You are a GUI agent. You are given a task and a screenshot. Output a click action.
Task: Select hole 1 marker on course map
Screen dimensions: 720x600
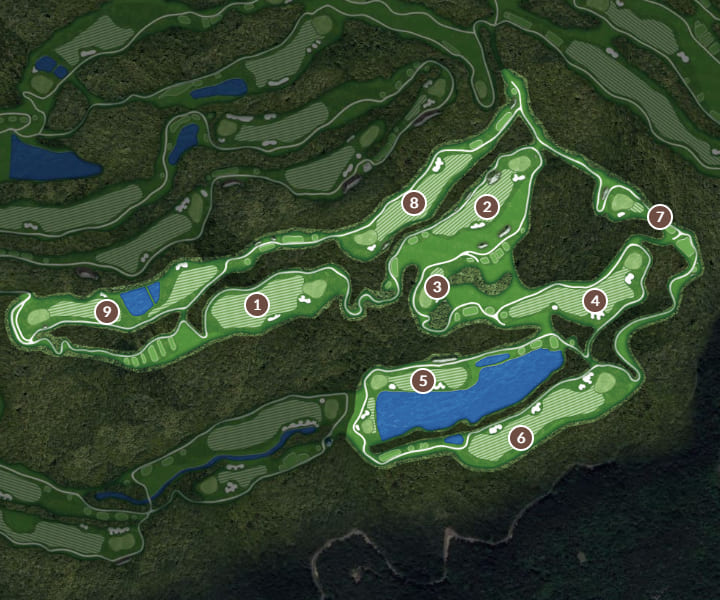pyautogui.click(x=257, y=305)
